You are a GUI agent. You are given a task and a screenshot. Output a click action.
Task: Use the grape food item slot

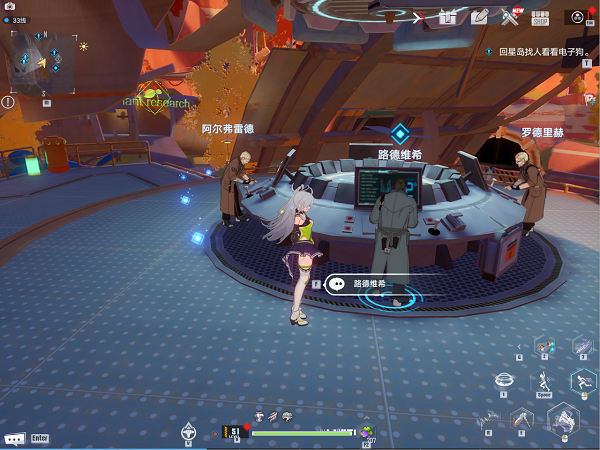click(x=366, y=430)
